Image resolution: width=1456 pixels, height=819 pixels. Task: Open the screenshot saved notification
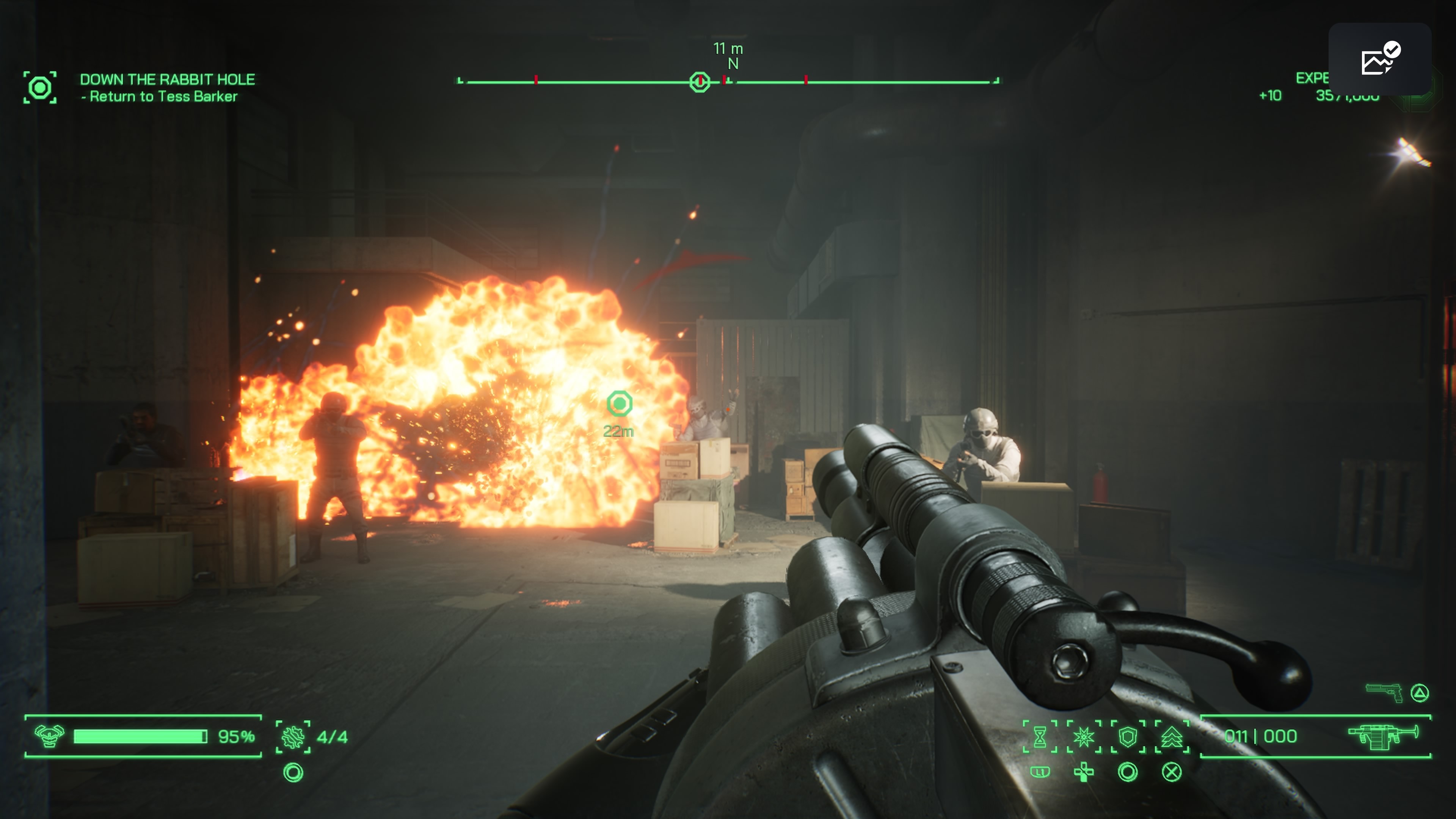click(1379, 59)
